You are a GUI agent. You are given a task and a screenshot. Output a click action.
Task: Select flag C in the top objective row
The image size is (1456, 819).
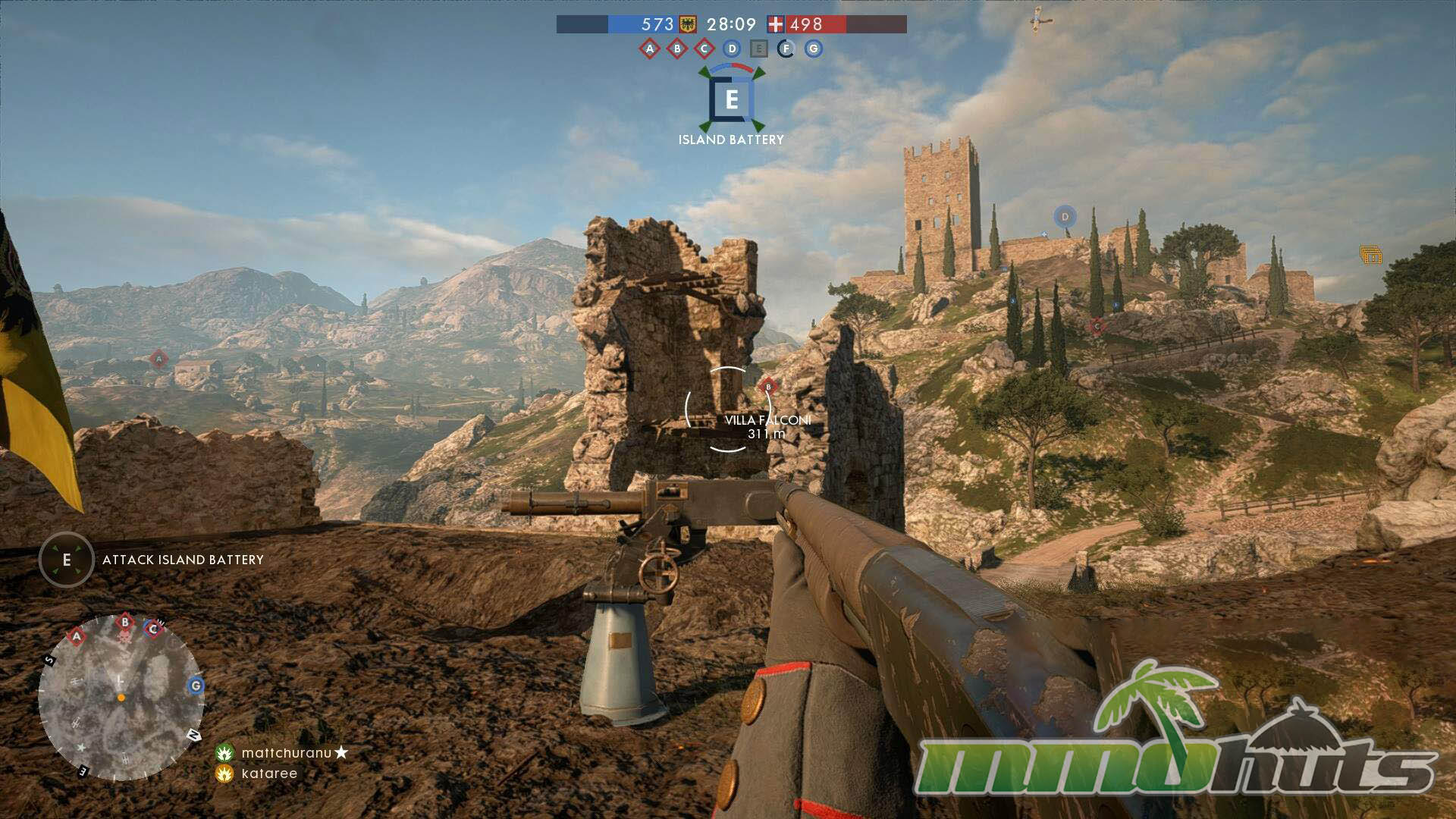coord(704,49)
